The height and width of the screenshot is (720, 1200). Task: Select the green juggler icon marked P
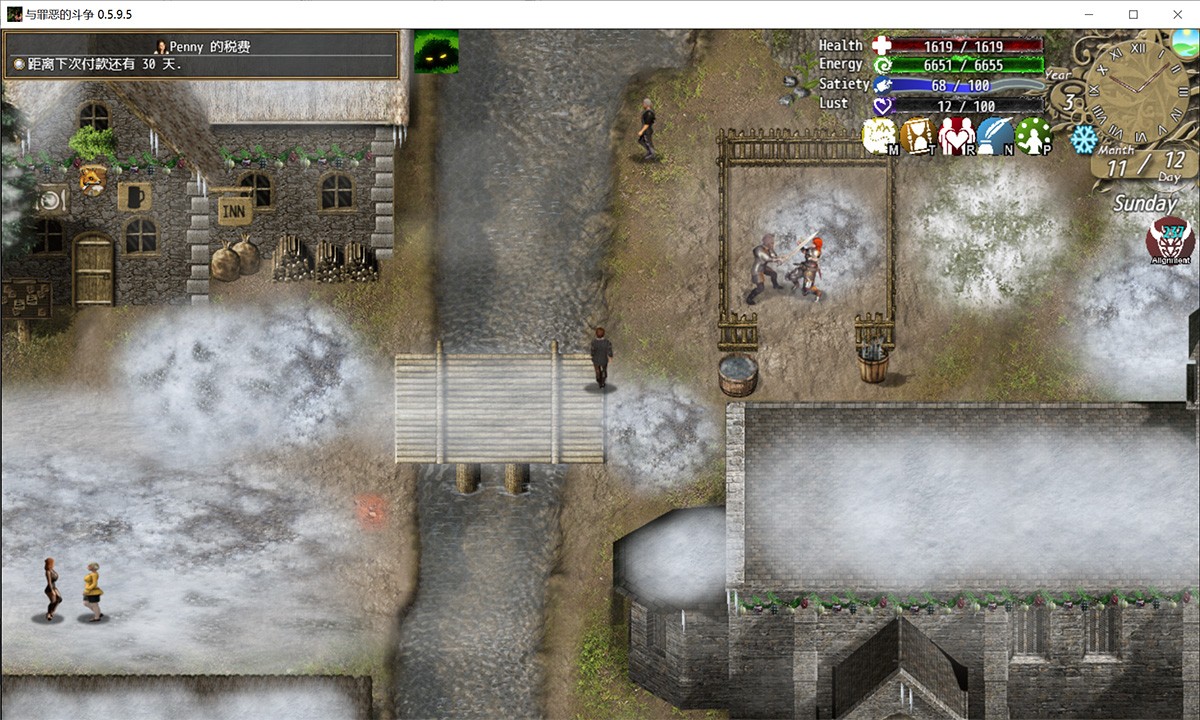click(x=1033, y=136)
